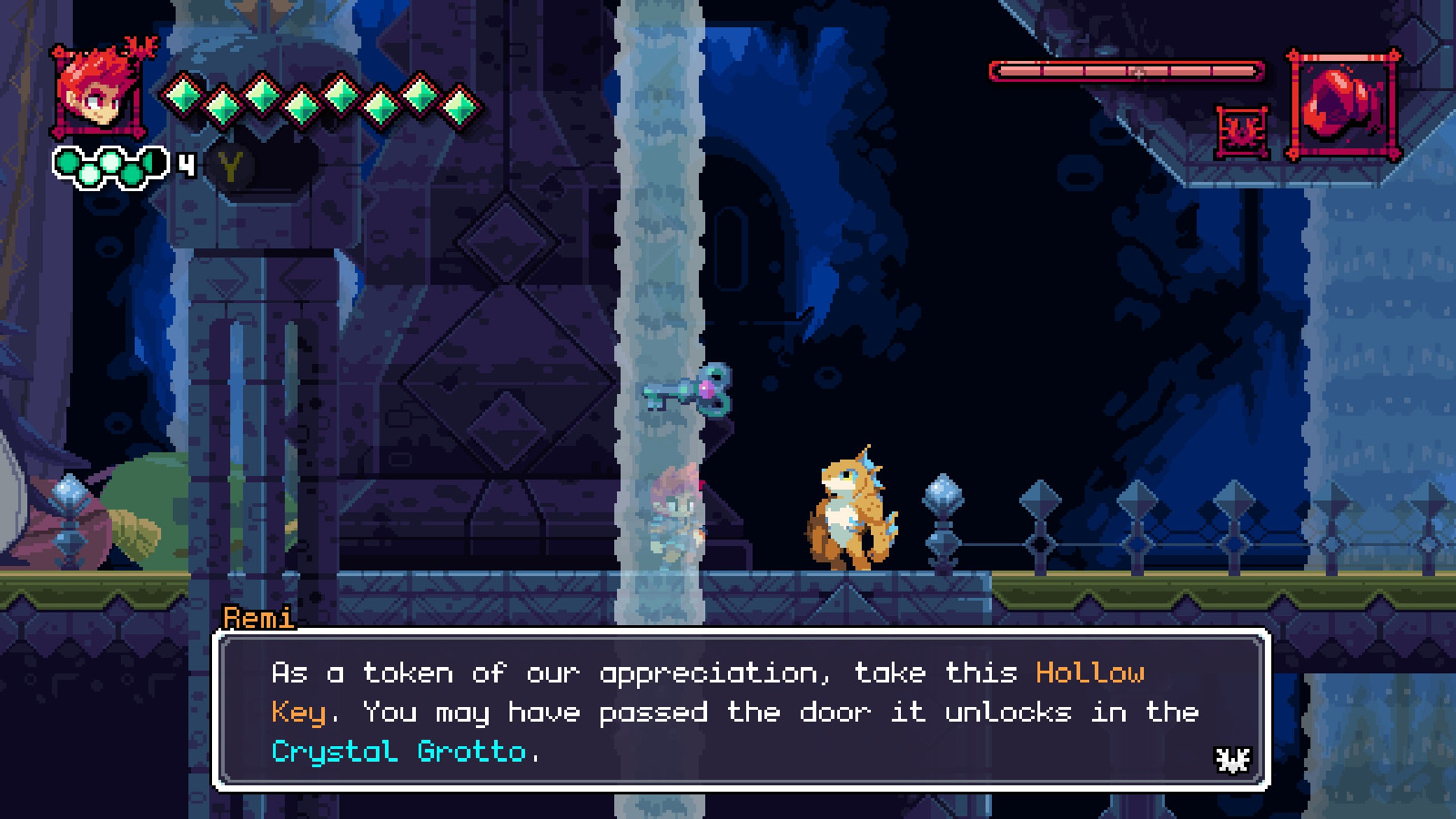Screen dimensions: 1456x819
Task: Click the leftmost green energy orb
Action: tap(66, 162)
